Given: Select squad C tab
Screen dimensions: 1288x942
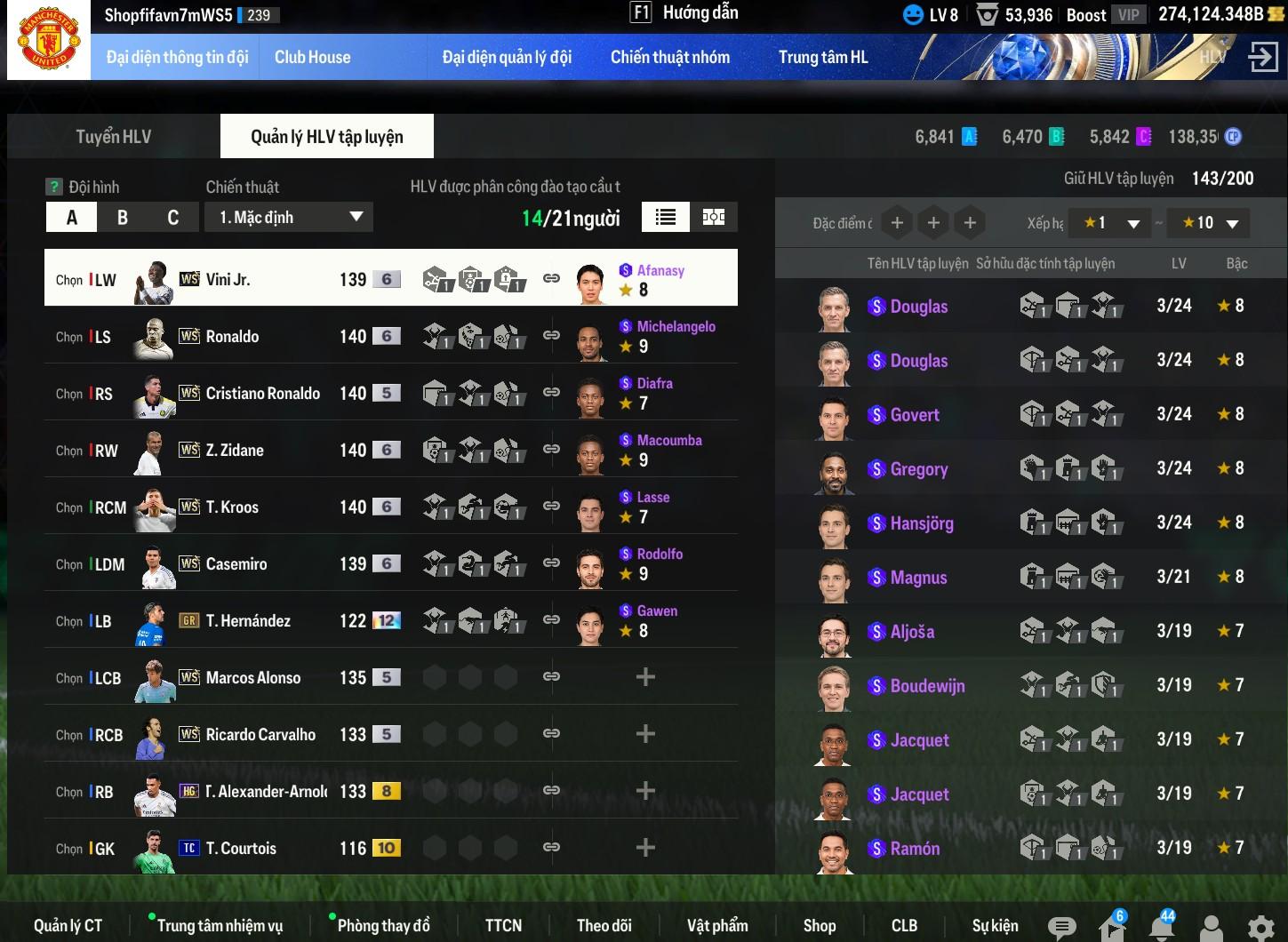Looking at the screenshot, I should [173, 218].
